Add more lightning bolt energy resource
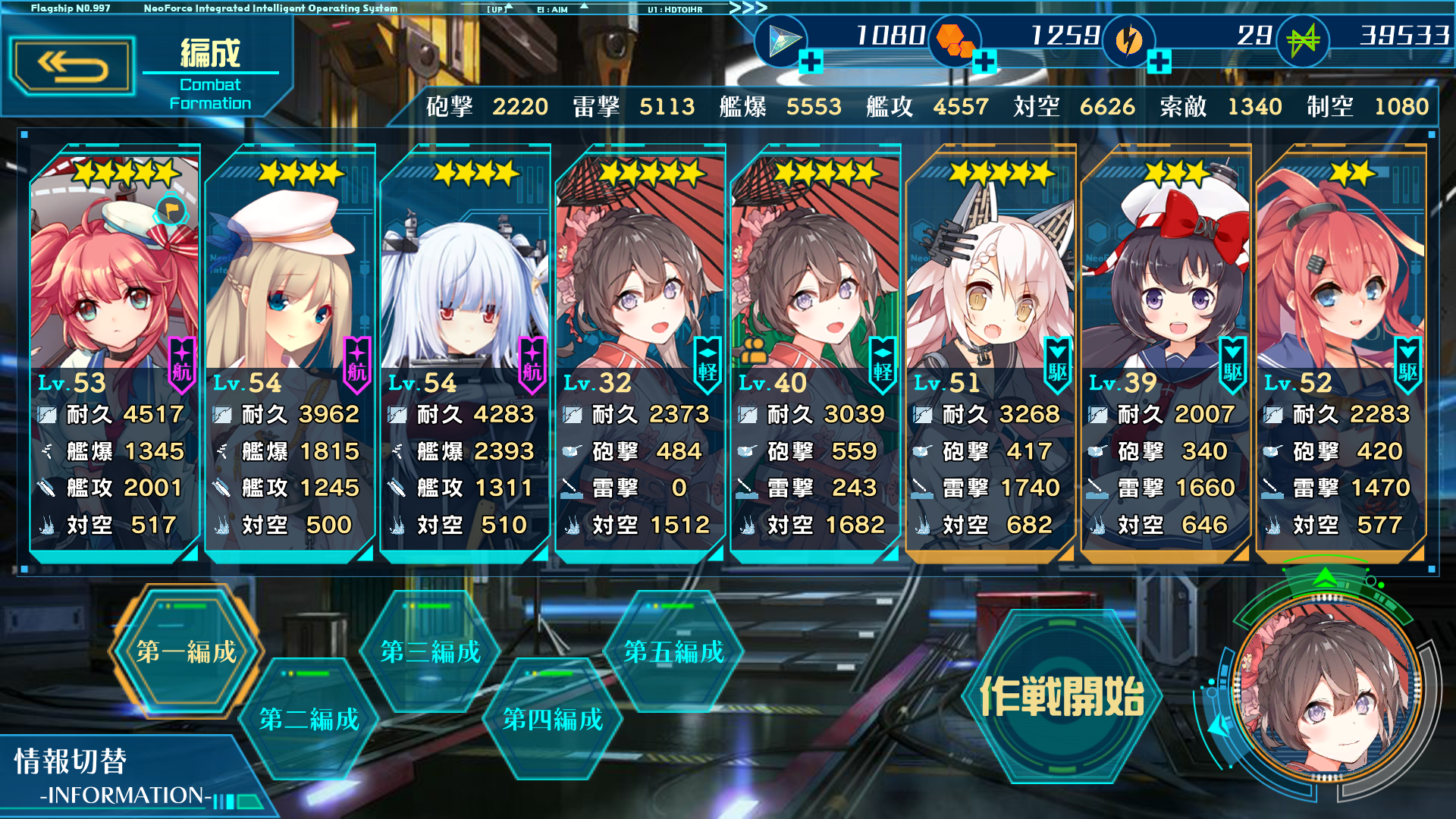The image size is (1456, 819). tap(1159, 61)
